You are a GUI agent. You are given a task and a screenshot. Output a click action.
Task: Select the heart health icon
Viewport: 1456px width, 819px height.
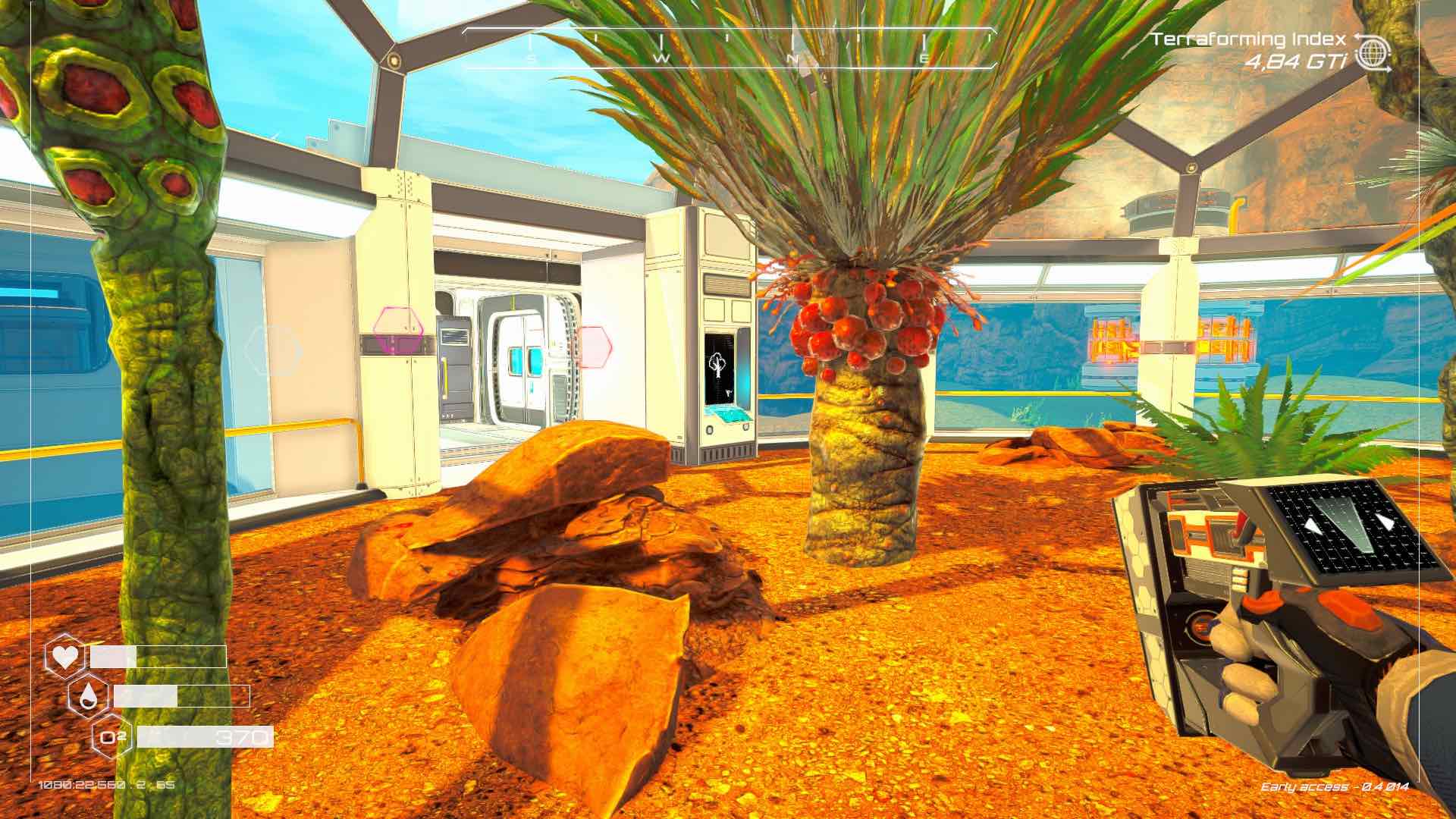click(64, 655)
